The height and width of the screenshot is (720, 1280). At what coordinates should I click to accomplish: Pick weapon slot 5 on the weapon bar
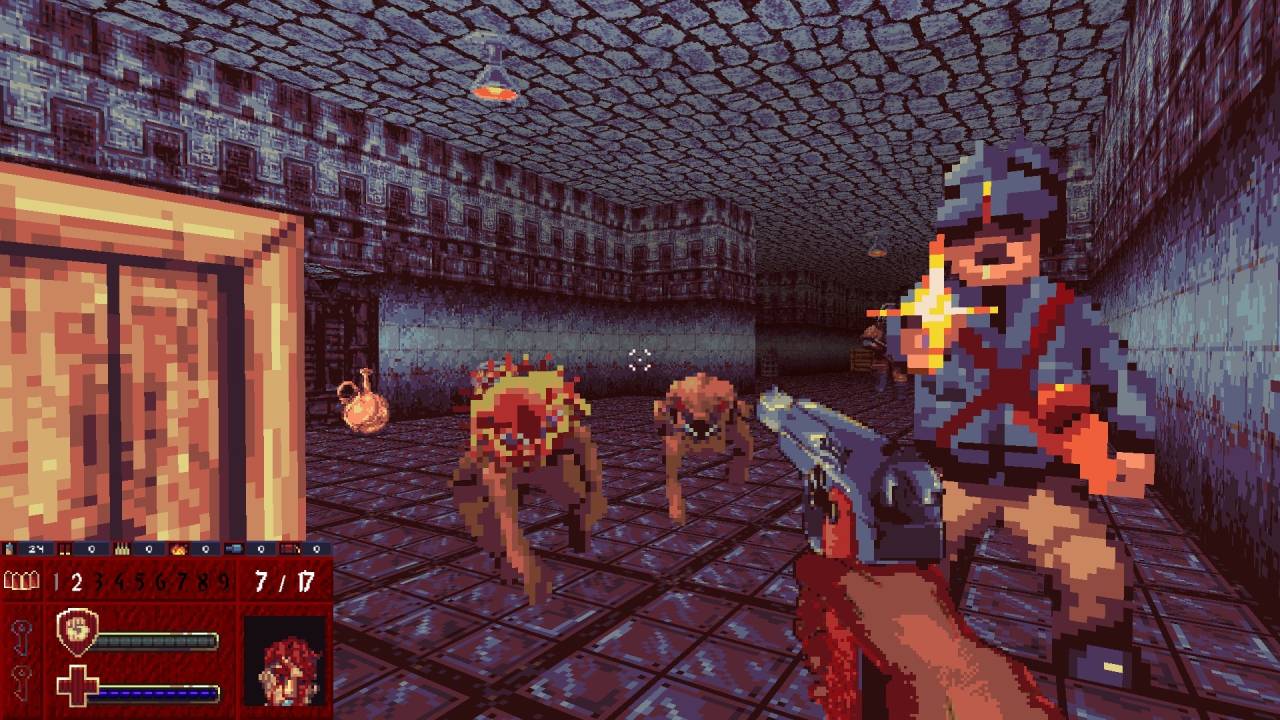pos(137,582)
